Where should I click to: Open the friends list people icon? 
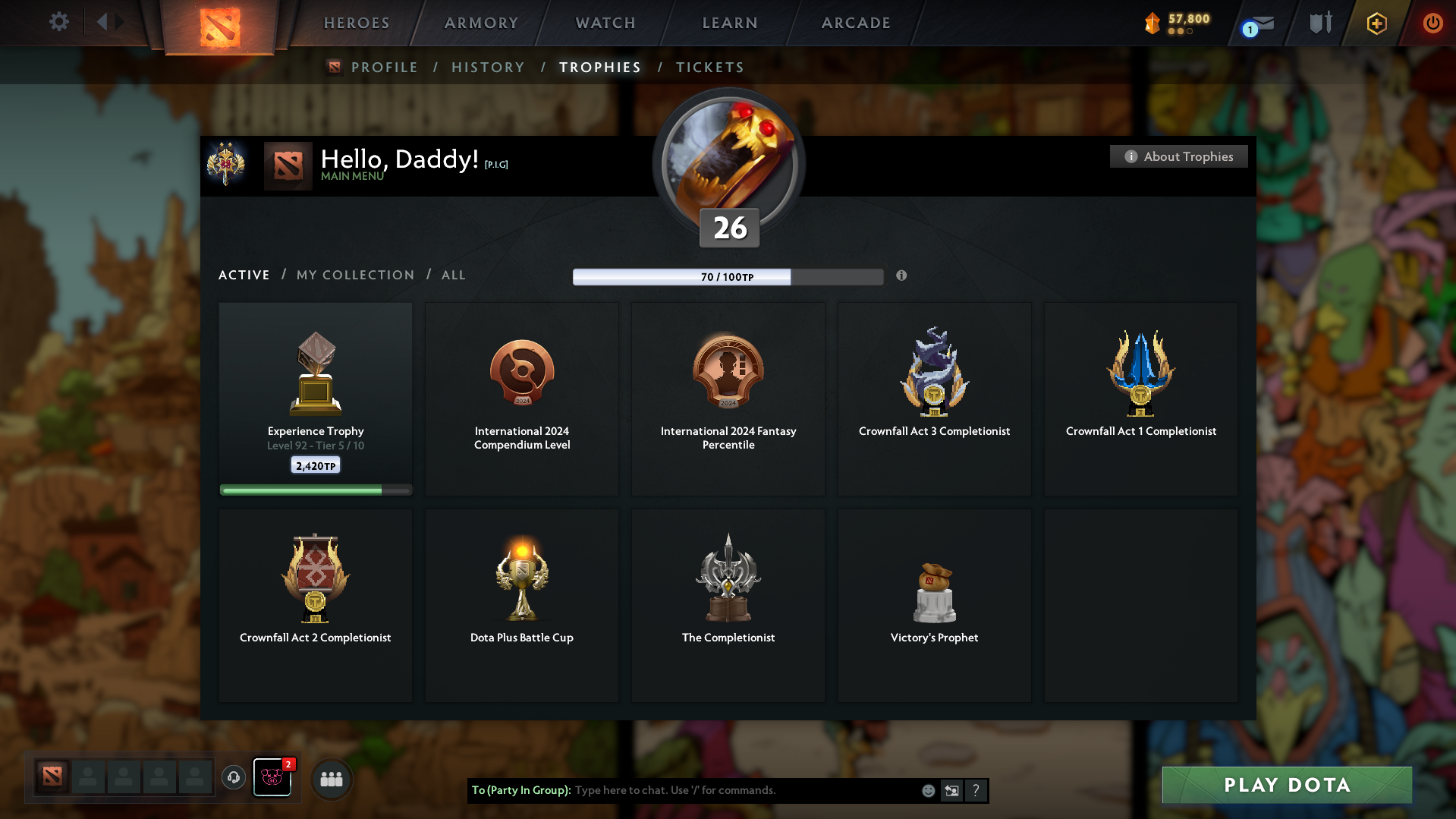[331, 778]
